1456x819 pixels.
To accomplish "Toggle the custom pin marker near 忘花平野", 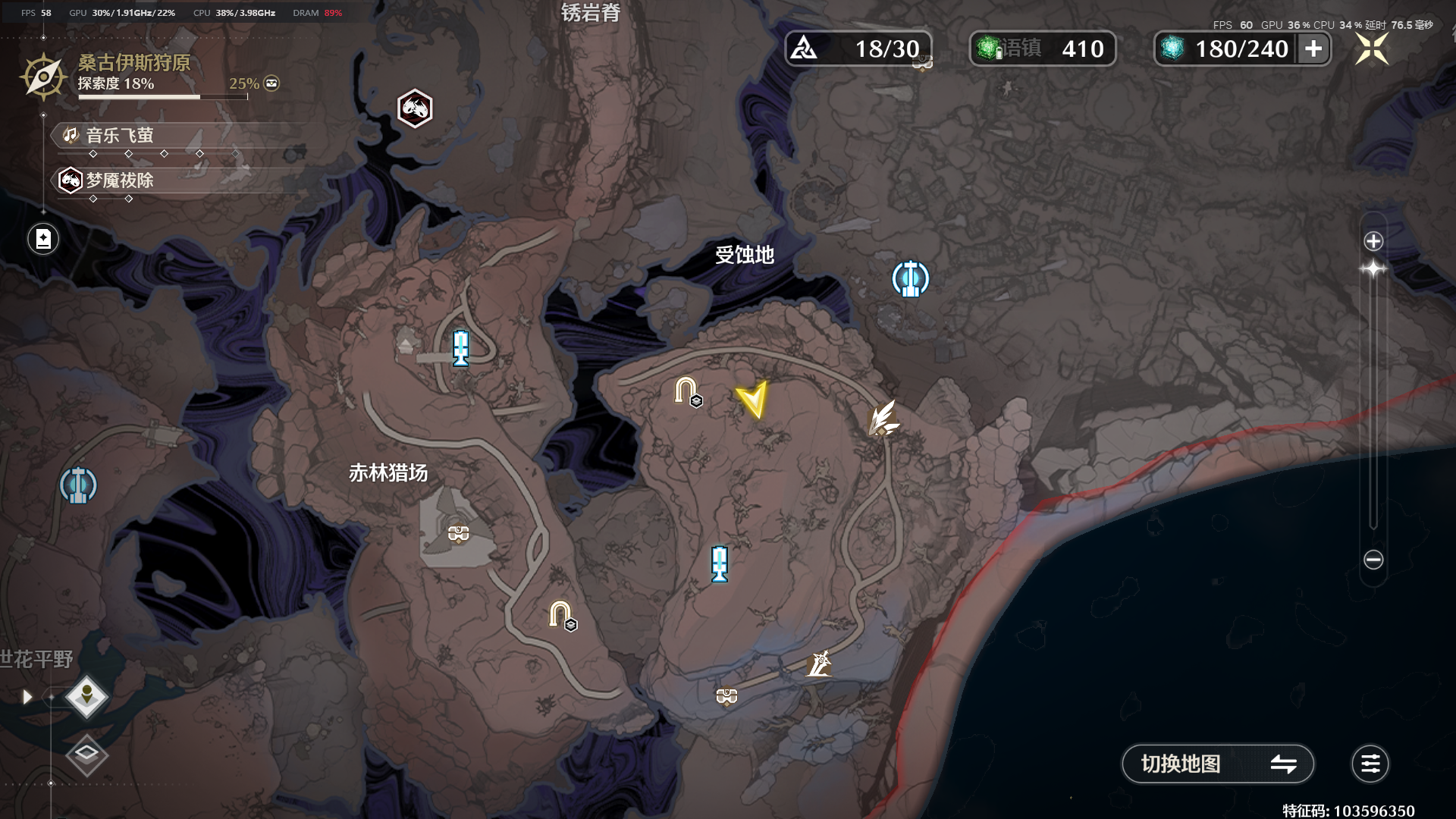I will tap(86, 695).
